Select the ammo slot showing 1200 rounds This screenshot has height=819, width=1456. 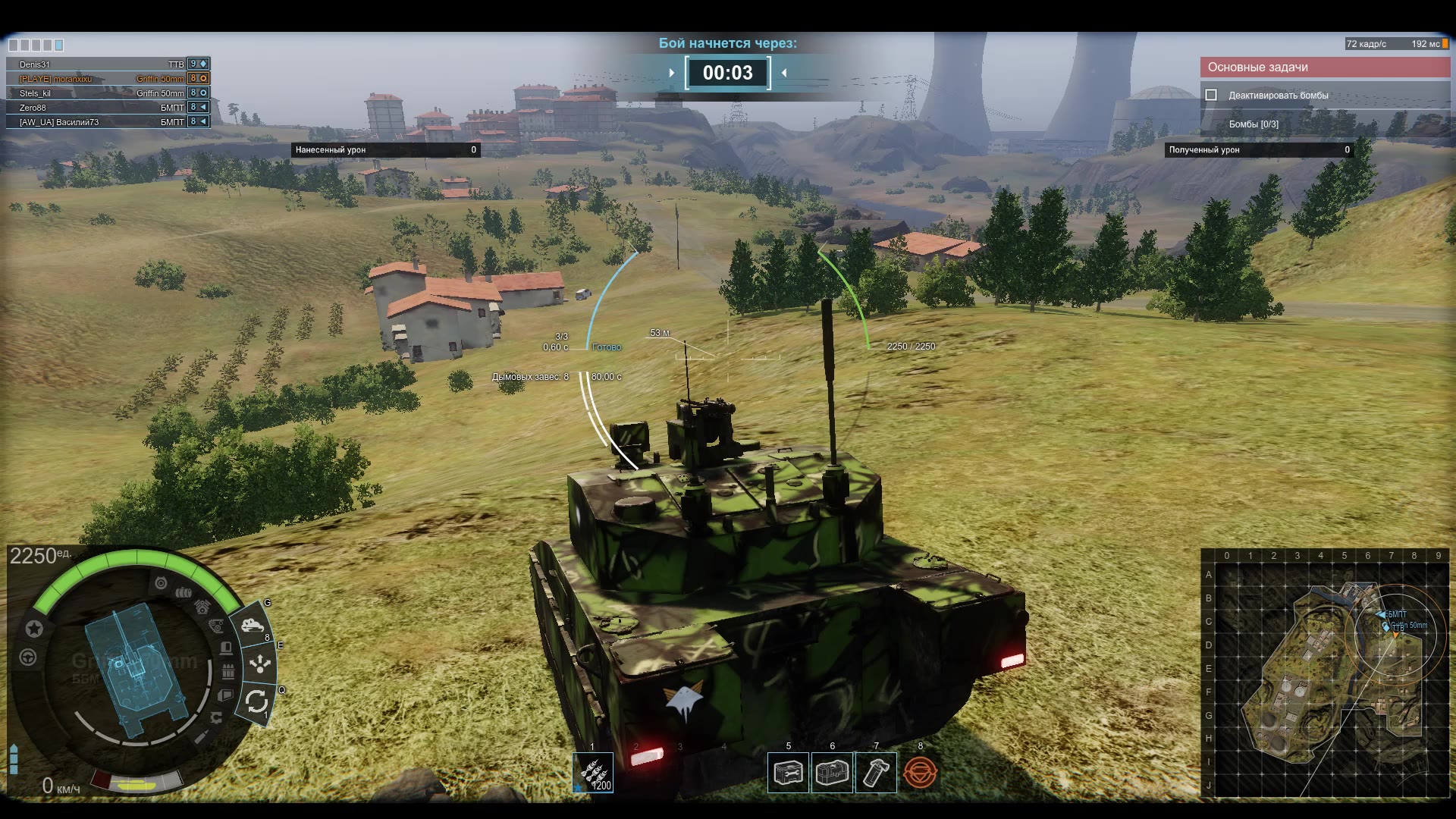point(592,773)
